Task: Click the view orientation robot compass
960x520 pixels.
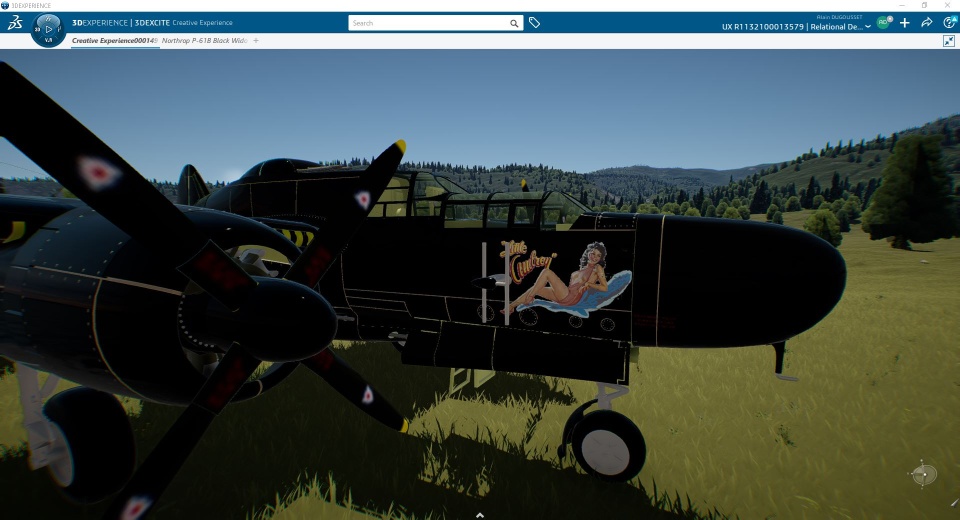Action: 924,474
